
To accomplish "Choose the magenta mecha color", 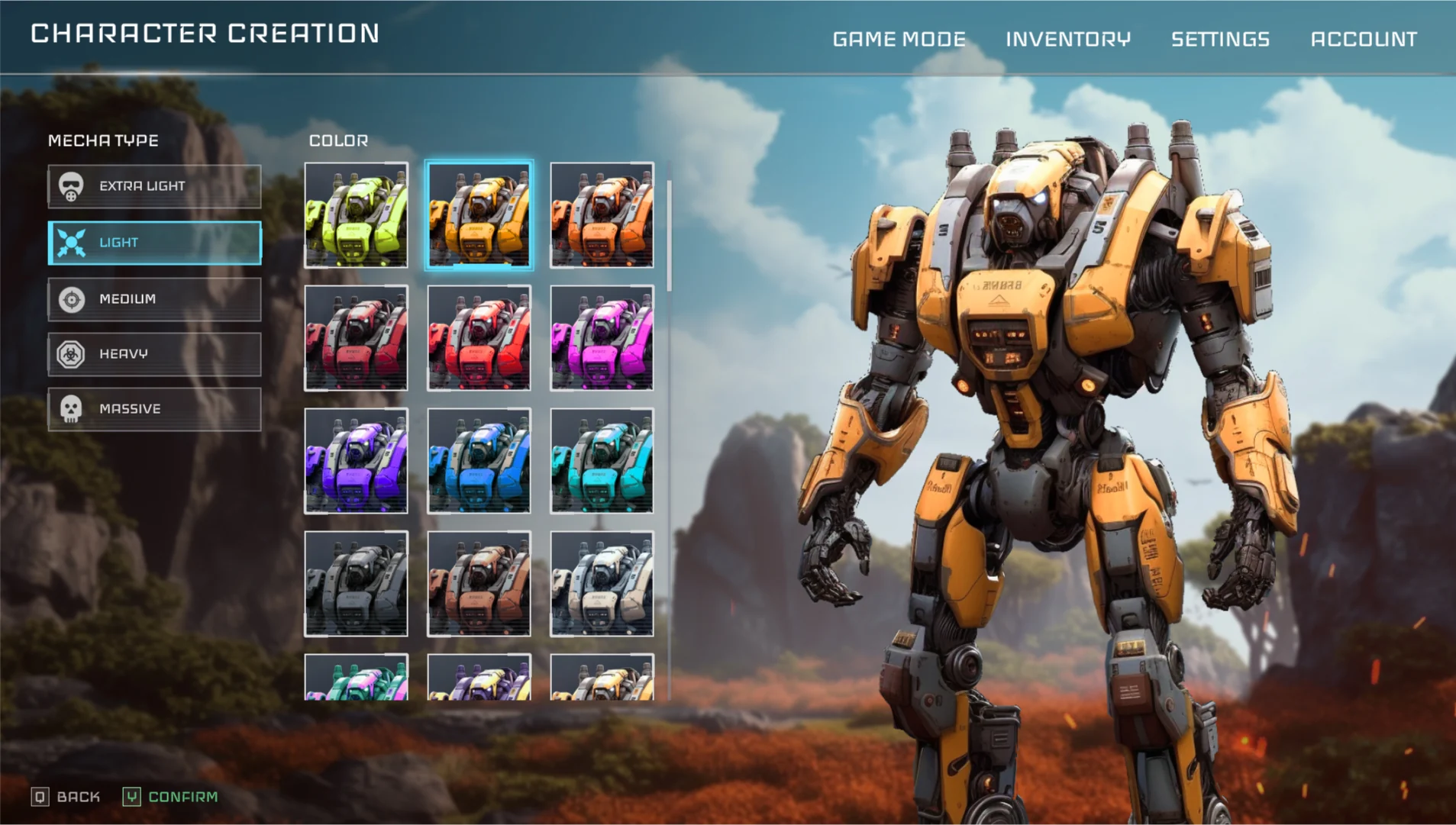I will click(x=602, y=338).
